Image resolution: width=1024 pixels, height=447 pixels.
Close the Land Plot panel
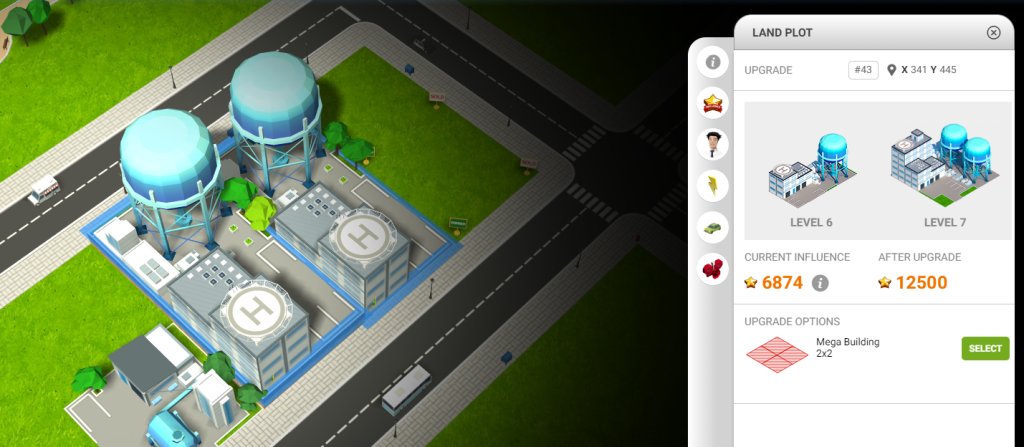coord(993,32)
